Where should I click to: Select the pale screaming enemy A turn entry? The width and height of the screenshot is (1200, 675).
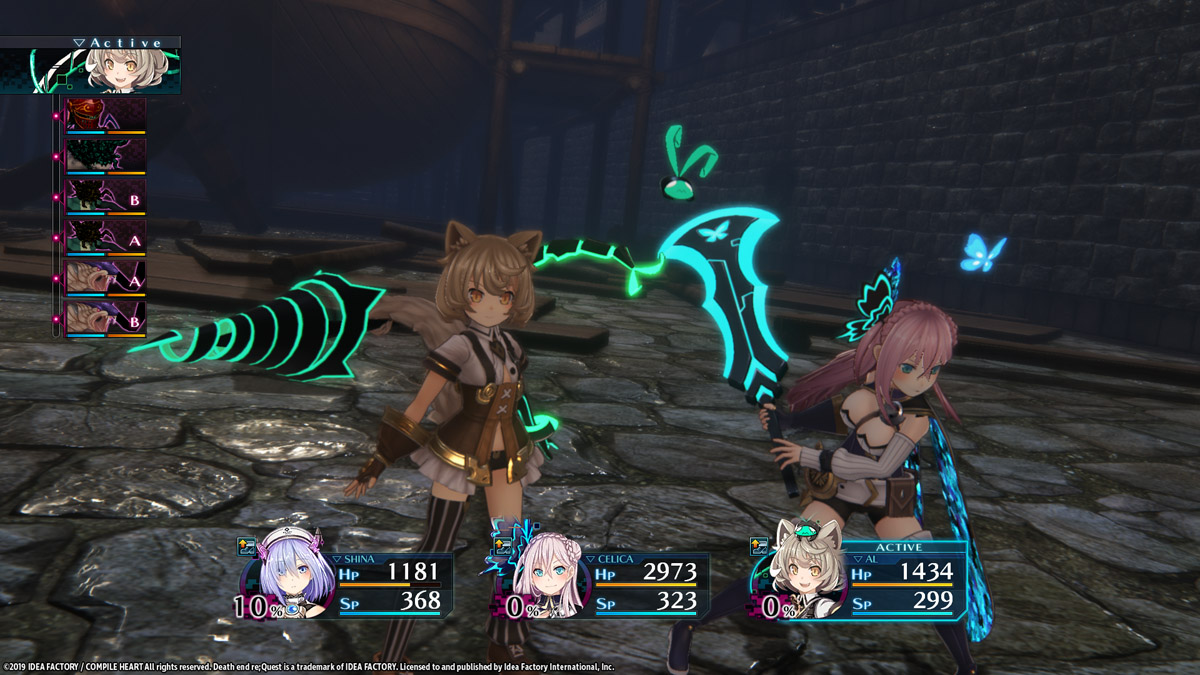point(106,278)
